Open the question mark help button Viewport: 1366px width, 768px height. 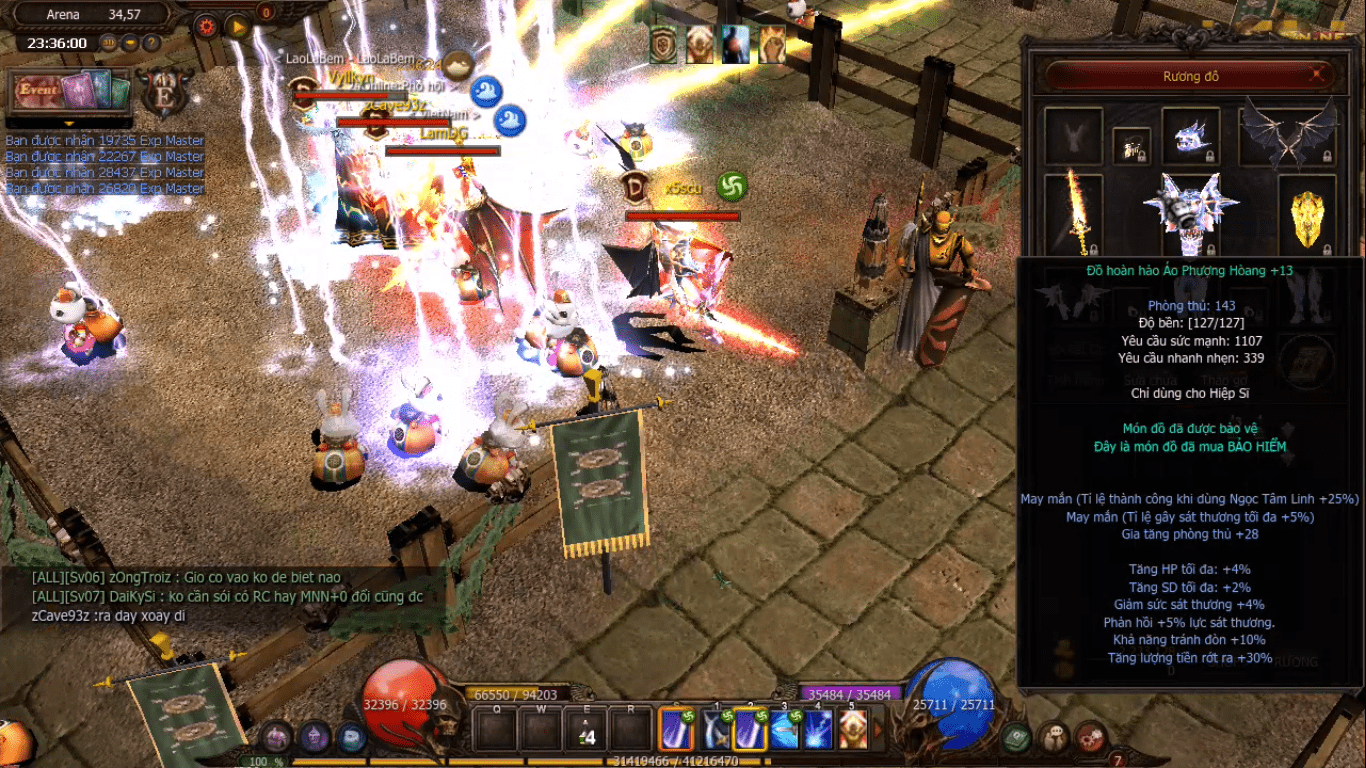[x=151, y=43]
